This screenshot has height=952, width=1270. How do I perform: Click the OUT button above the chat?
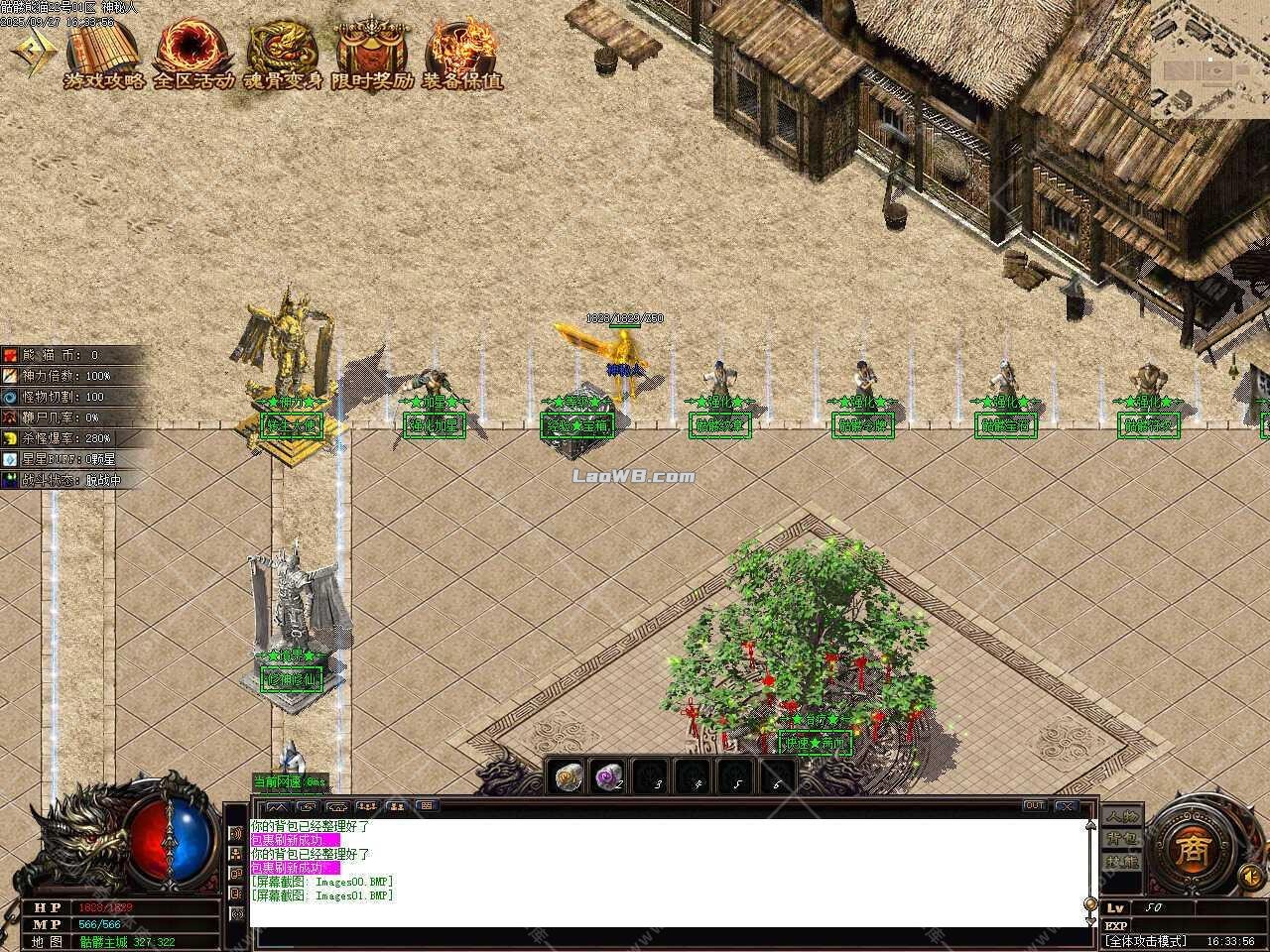[1035, 806]
